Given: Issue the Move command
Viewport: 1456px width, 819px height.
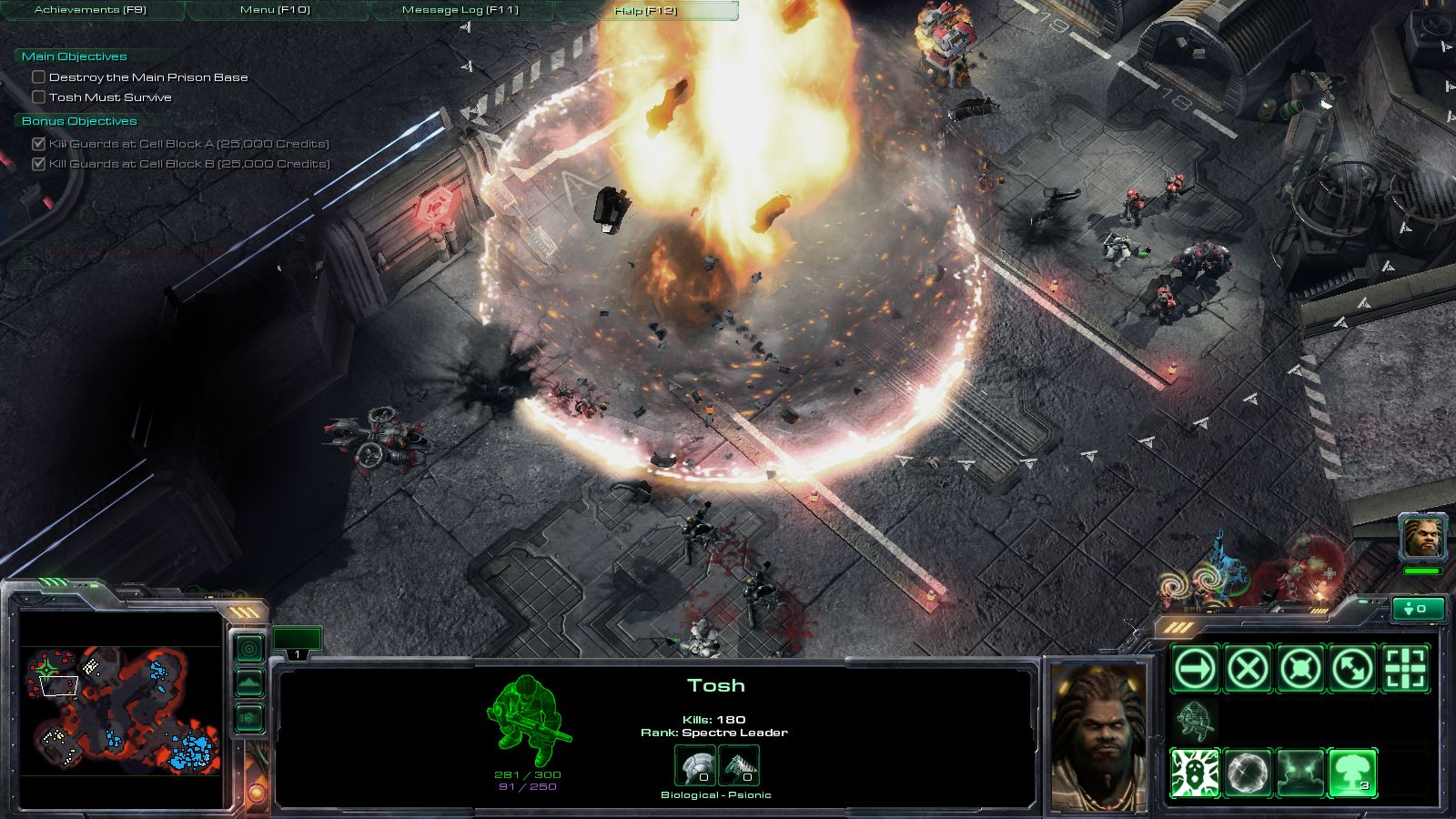Looking at the screenshot, I should [1195, 670].
